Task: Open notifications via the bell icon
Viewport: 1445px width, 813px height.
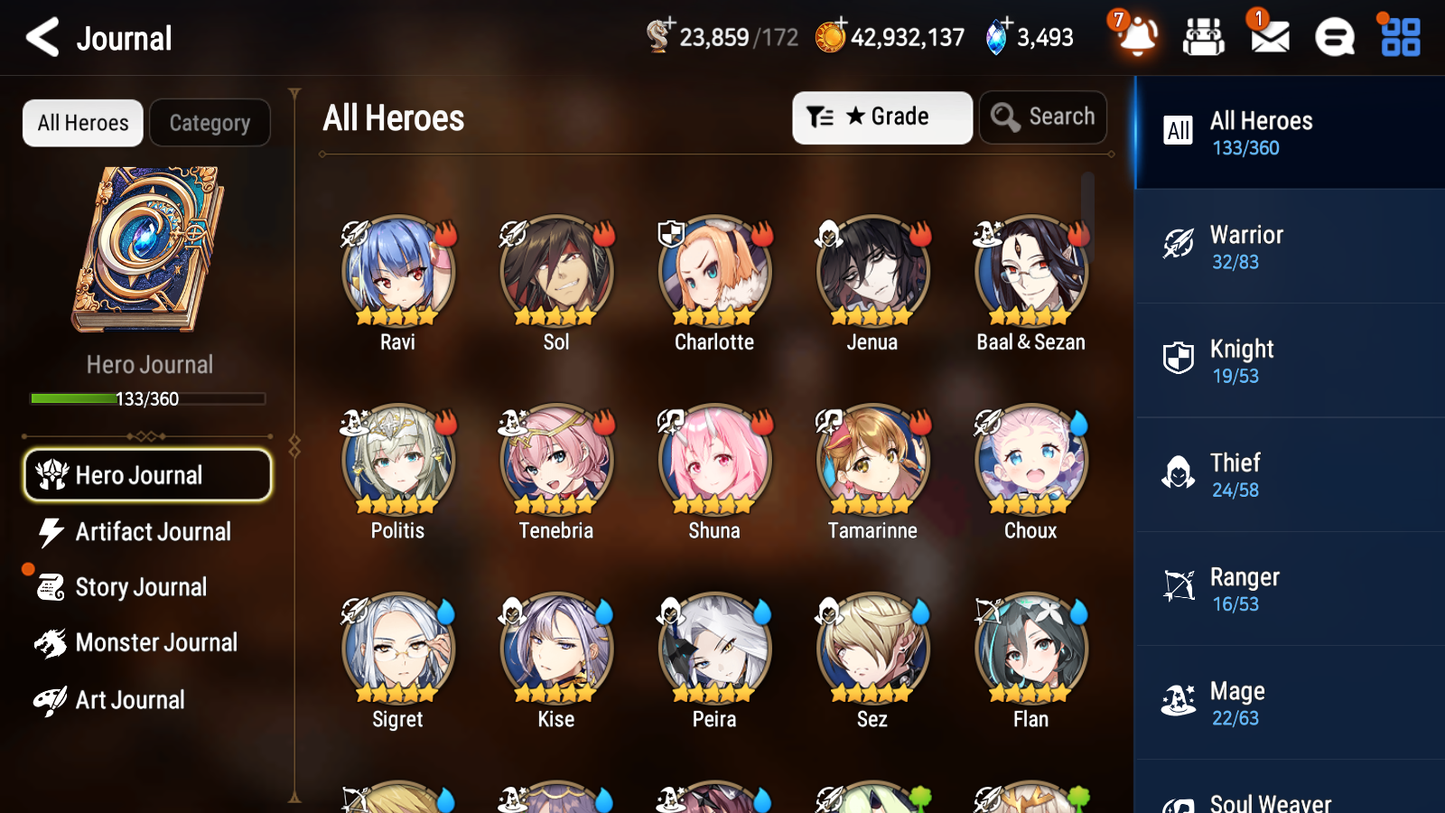Action: tap(1135, 36)
